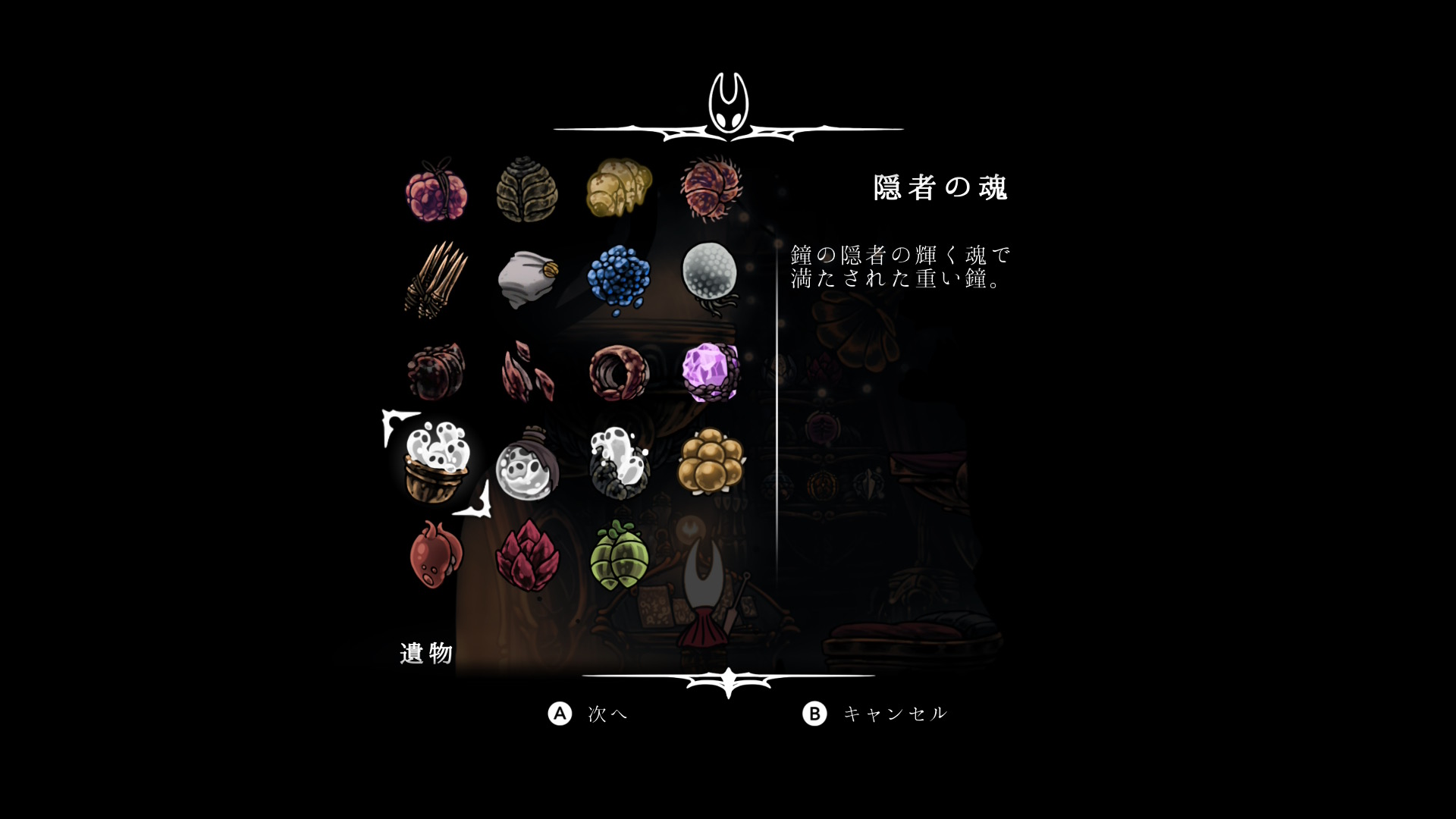Select the golden larva item
The width and height of the screenshot is (1456, 819).
point(619,187)
